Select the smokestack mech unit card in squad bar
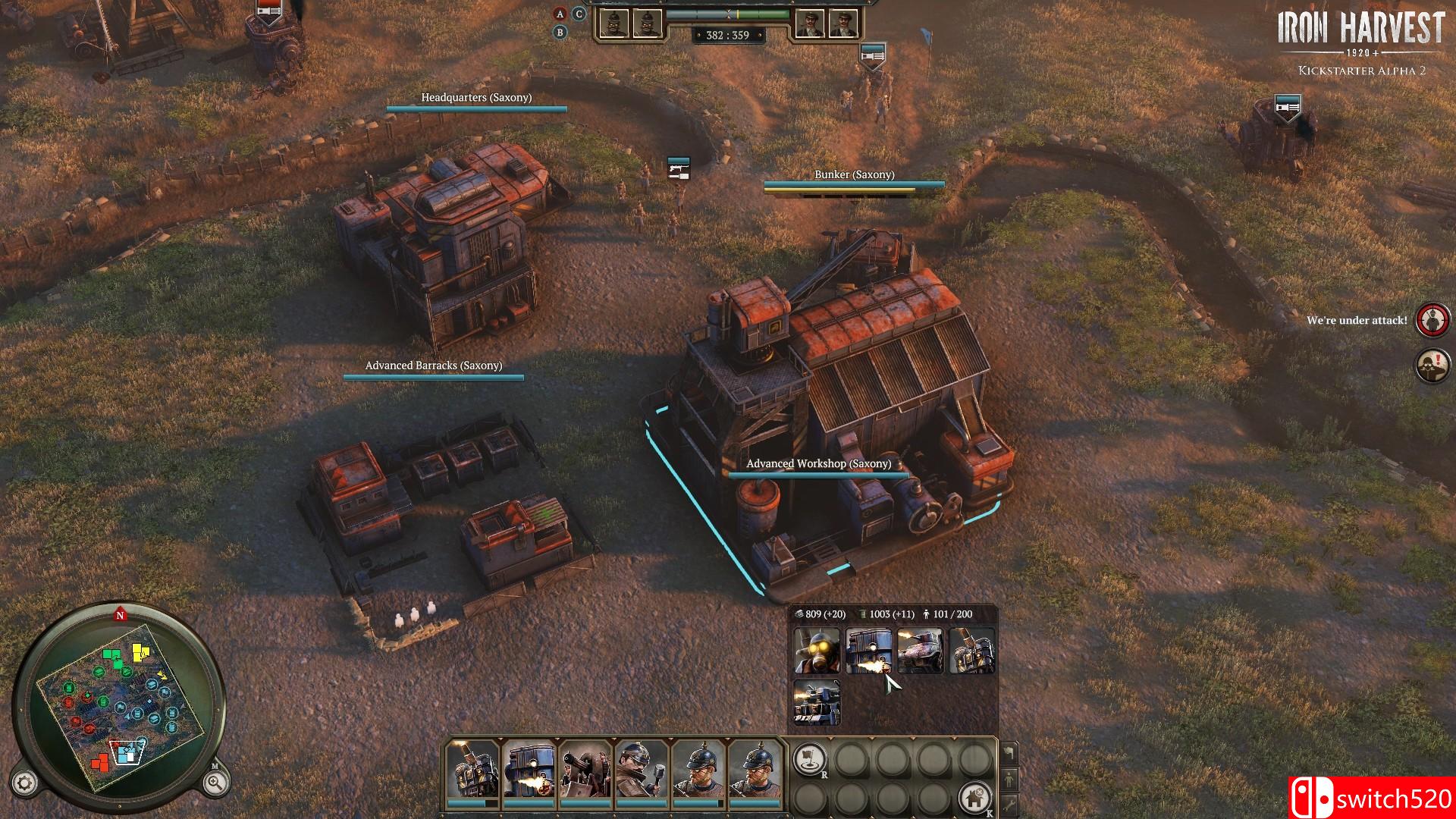The height and width of the screenshot is (819, 1456). pos(472,768)
